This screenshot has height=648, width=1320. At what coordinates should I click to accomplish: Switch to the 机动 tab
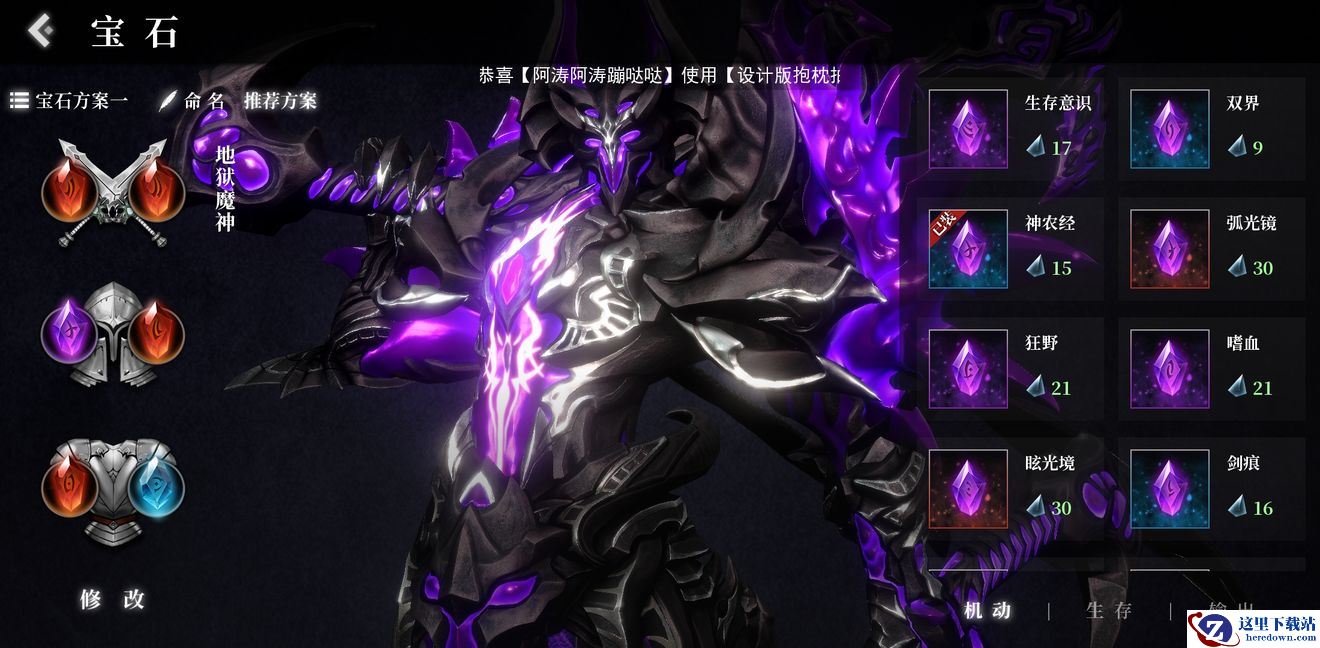coord(987,610)
